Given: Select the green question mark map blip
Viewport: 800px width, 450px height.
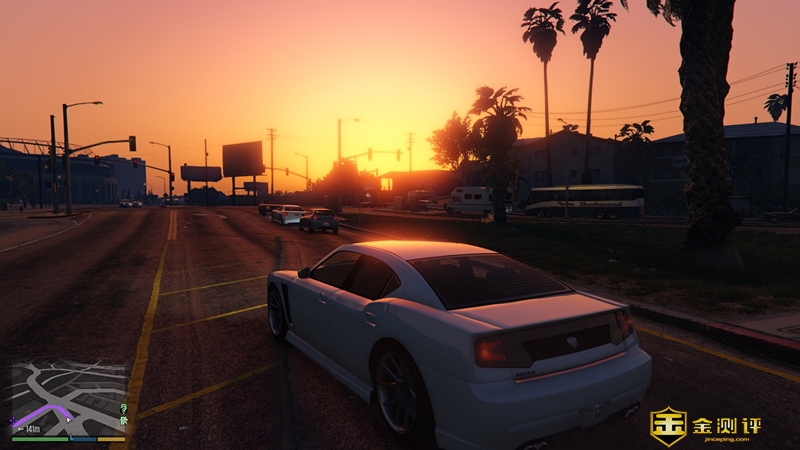Looking at the screenshot, I should 123,409.
